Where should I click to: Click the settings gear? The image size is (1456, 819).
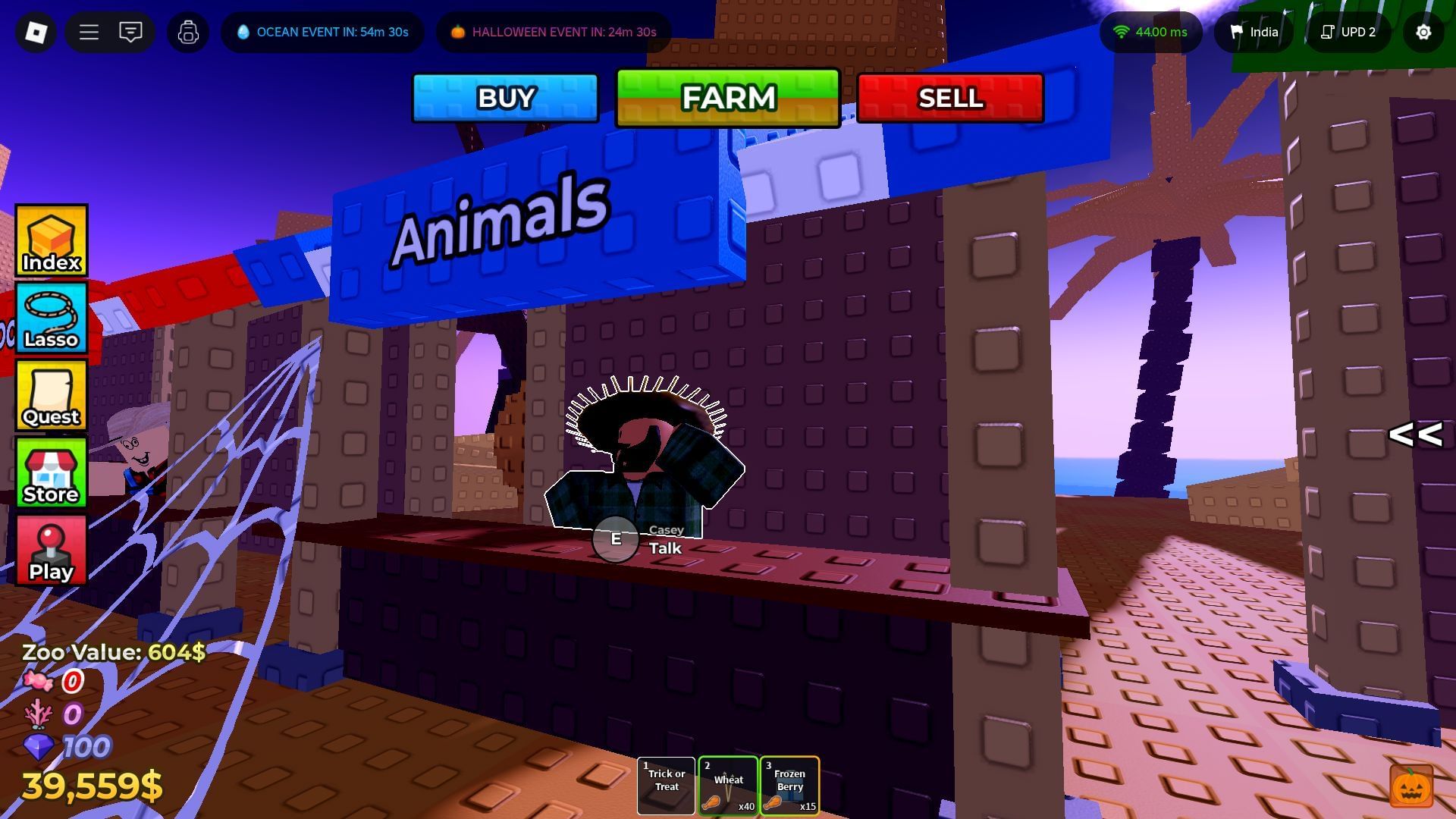click(1423, 32)
